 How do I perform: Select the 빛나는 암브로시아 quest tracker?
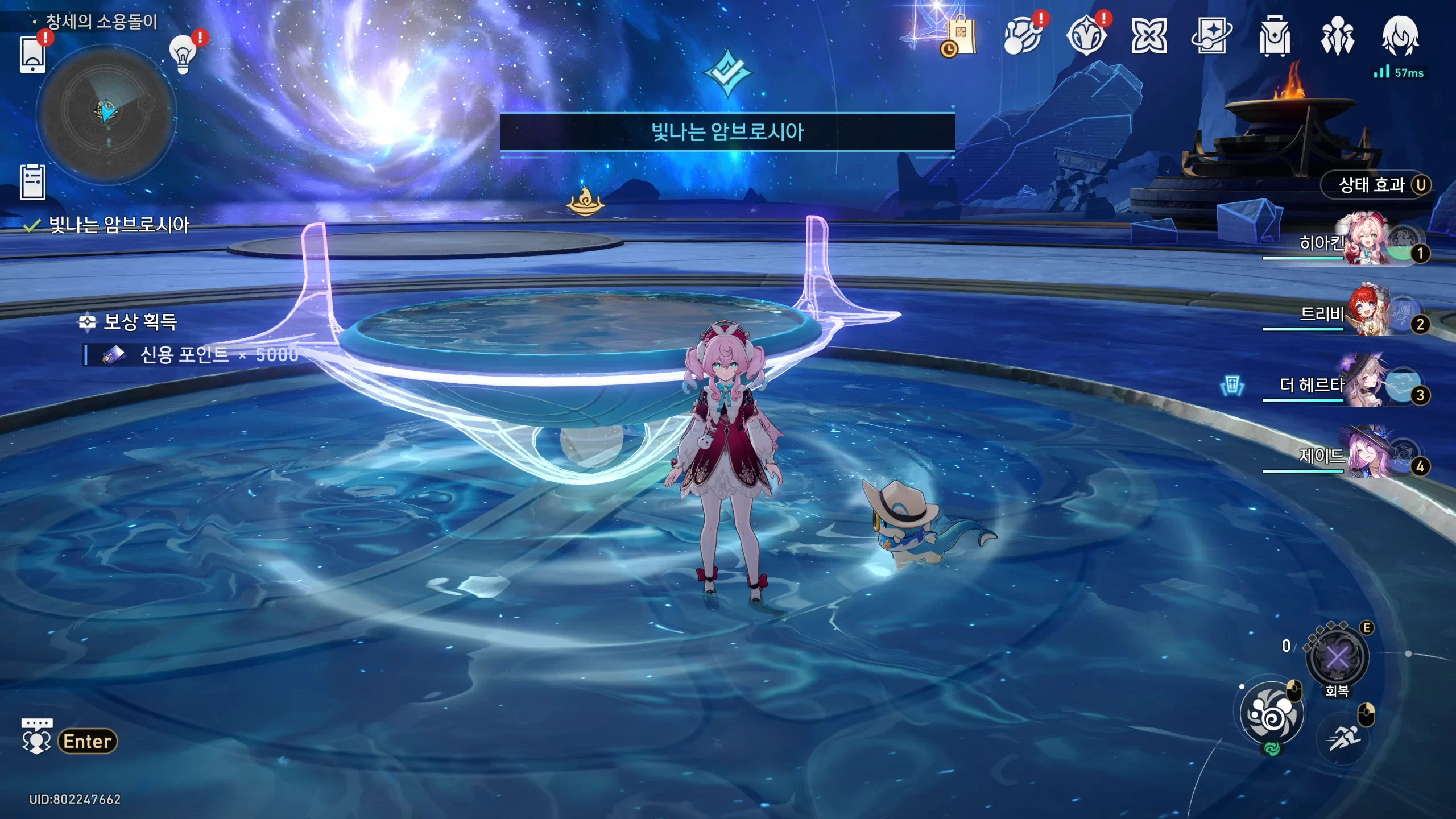tap(118, 225)
